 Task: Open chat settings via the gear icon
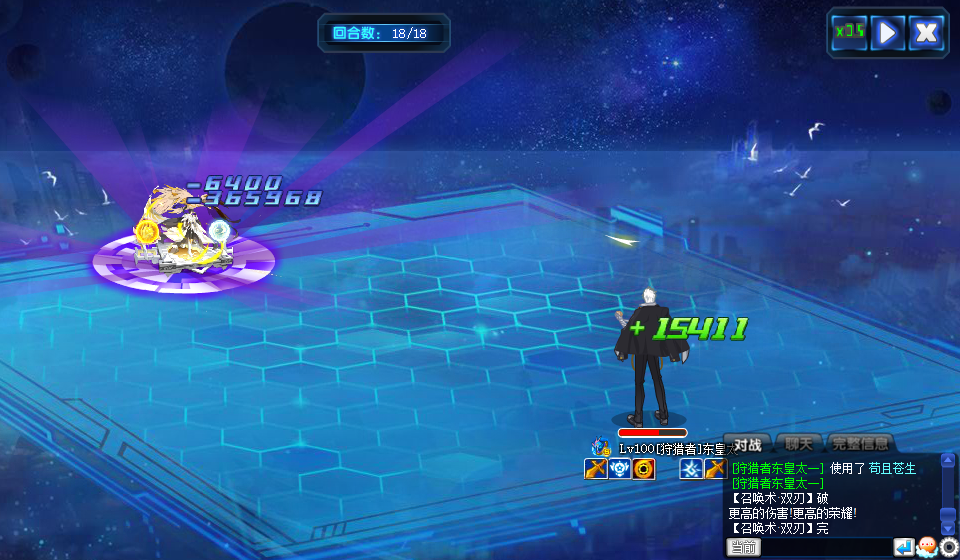[x=948, y=547]
